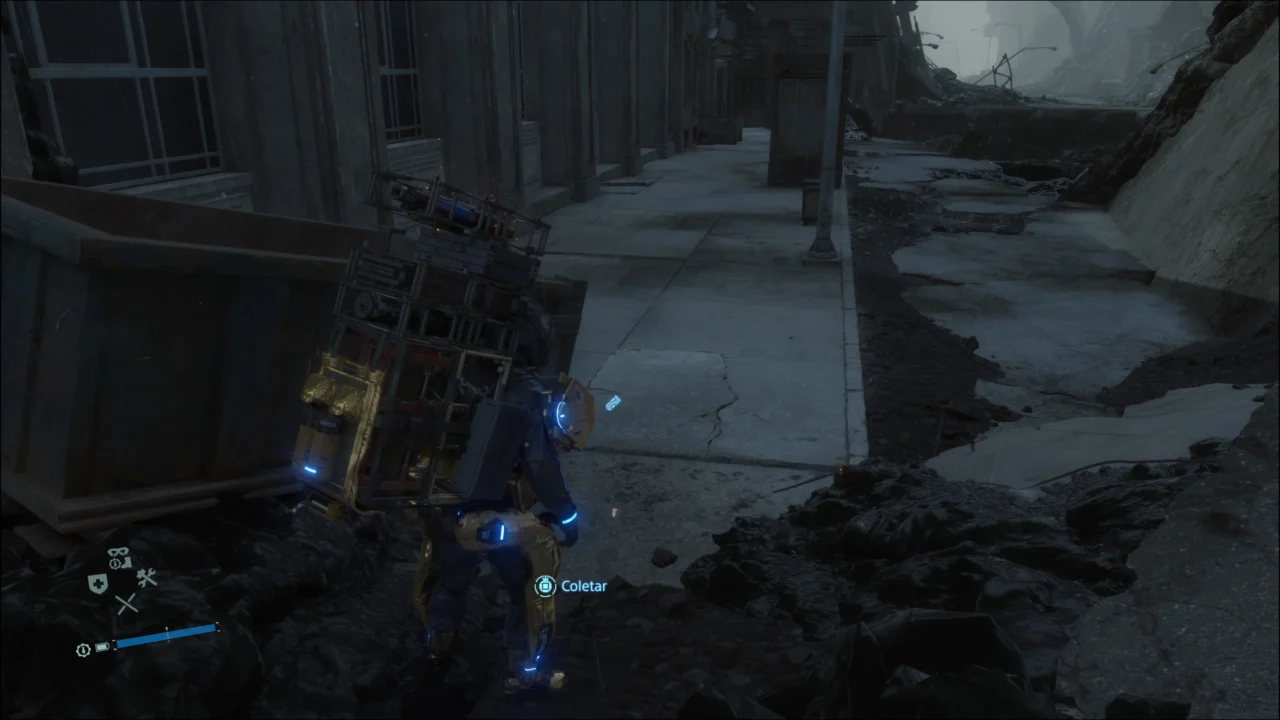The width and height of the screenshot is (1280, 720).
Task: Click the odradek scanner goggles icon
Action: pos(117,551)
